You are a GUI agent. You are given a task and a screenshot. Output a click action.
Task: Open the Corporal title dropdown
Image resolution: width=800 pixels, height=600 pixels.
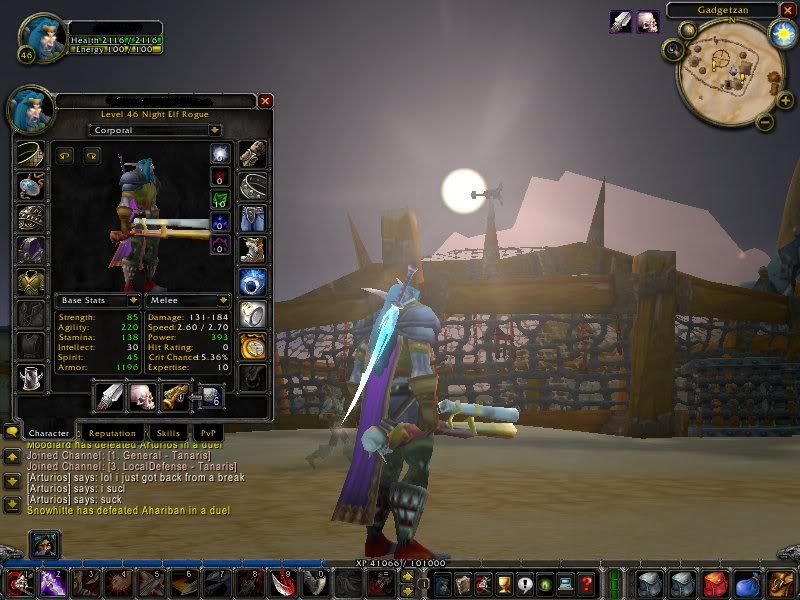tap(214, 130)
